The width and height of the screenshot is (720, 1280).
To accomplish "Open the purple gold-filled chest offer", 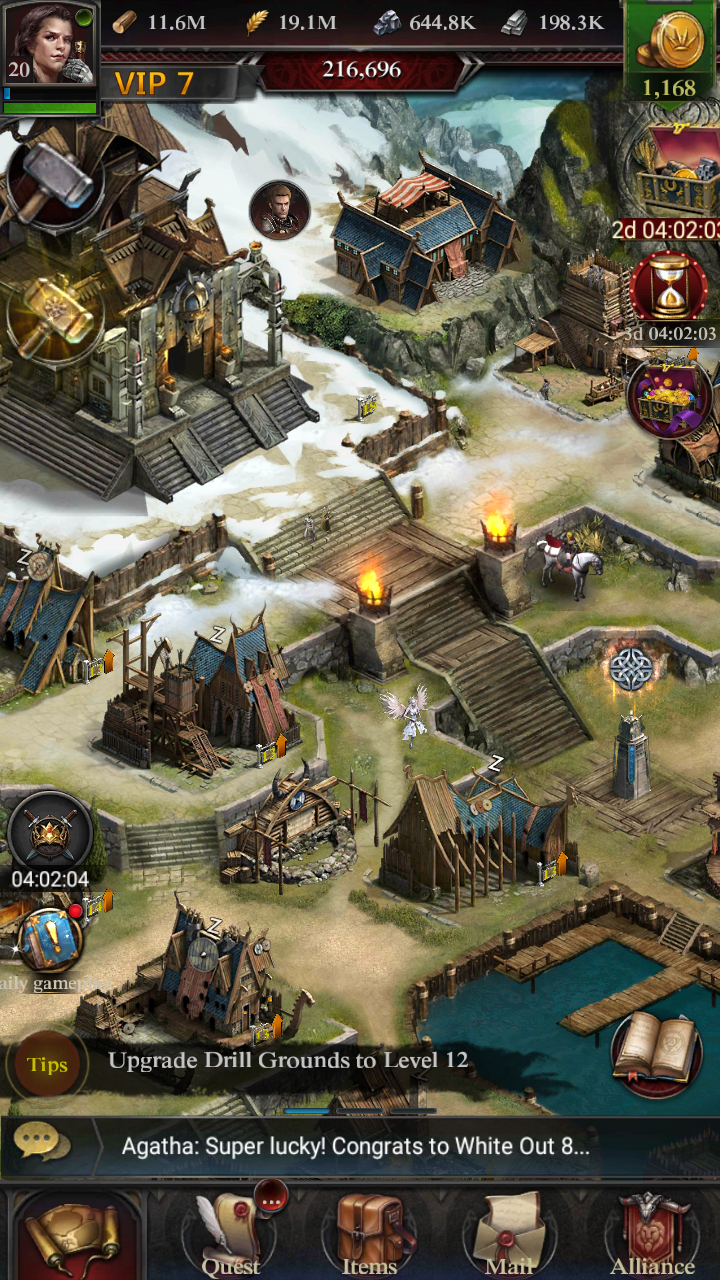I will 669,395.
